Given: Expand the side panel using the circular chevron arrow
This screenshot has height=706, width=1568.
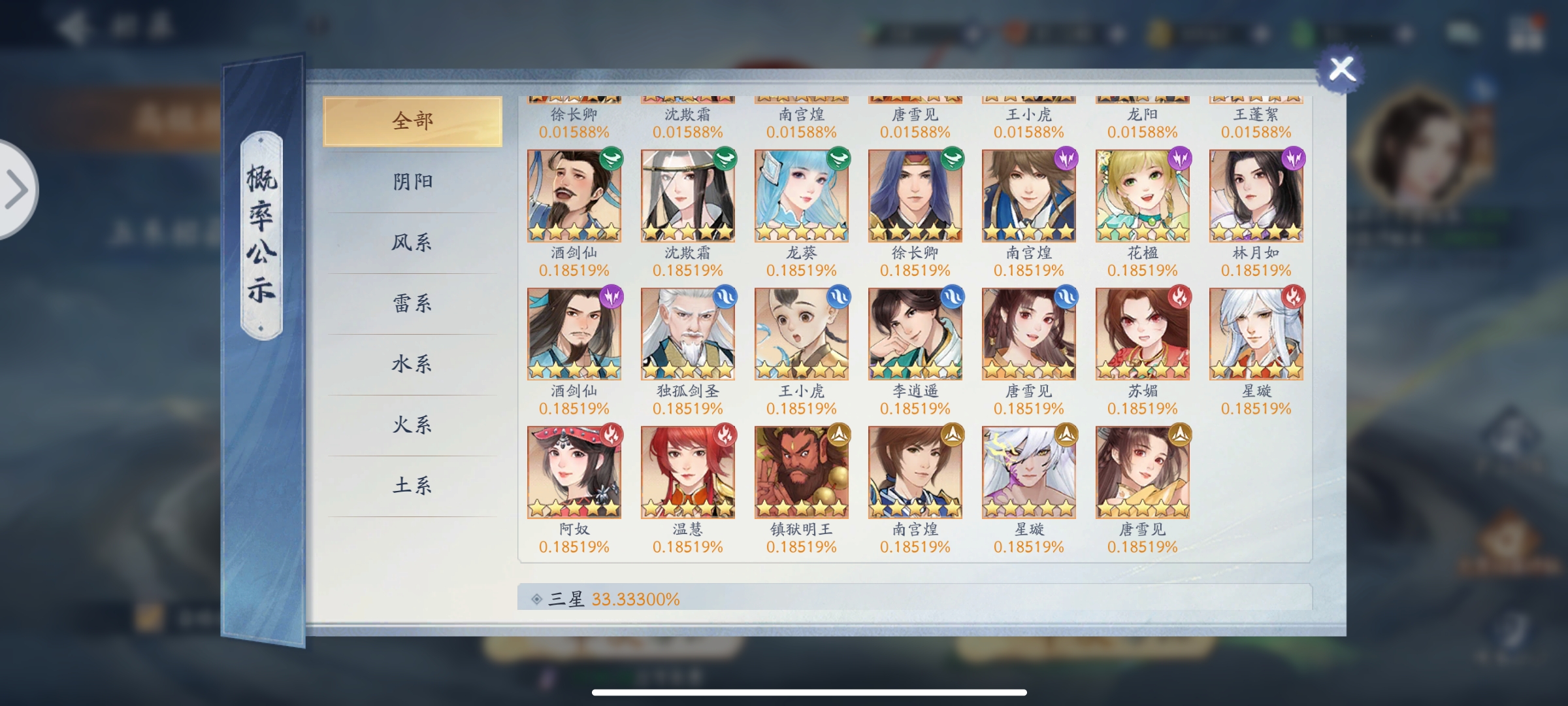Looking at the screenshot, I should pos(17,189).
